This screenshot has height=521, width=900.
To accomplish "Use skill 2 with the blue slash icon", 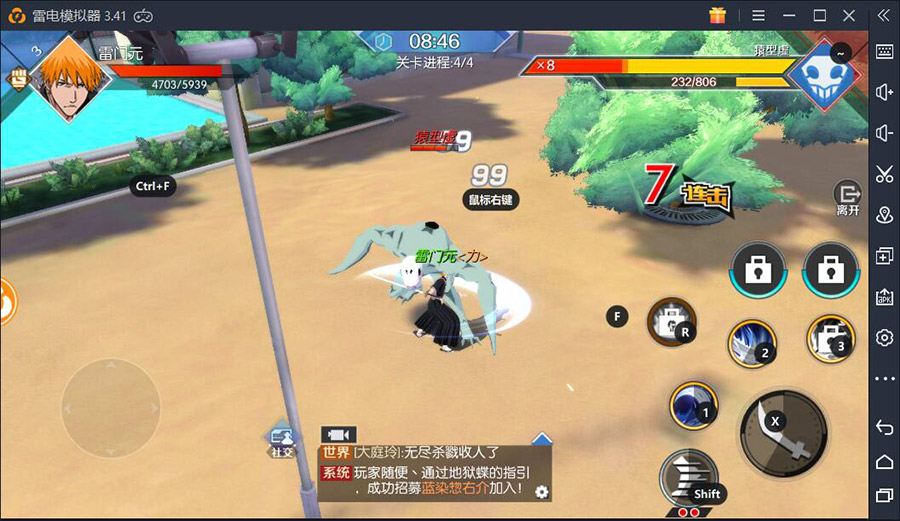I will point(750,343).
